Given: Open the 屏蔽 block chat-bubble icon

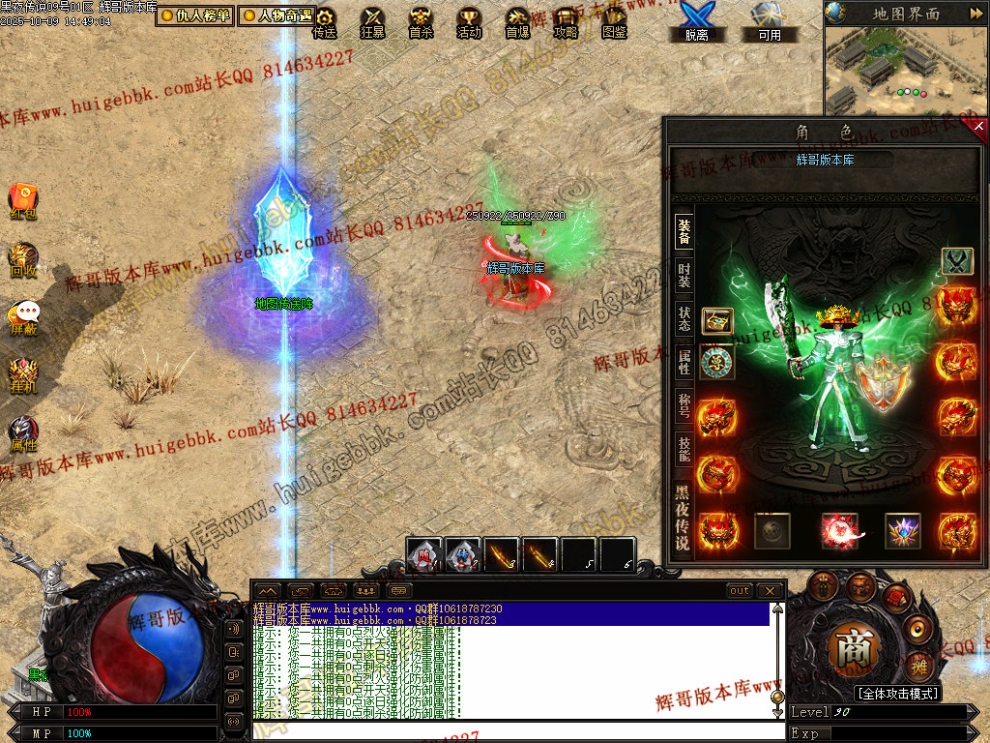Looking at the screenshot, I should pyautogui.click(x=24, y=316).
